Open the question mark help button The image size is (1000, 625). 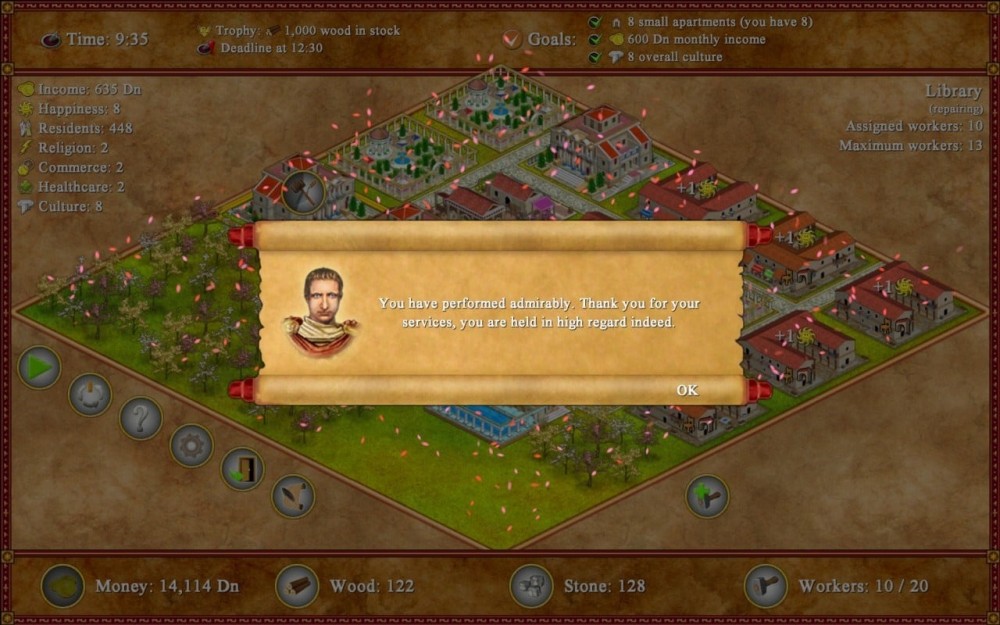click(x=141, y=418)
